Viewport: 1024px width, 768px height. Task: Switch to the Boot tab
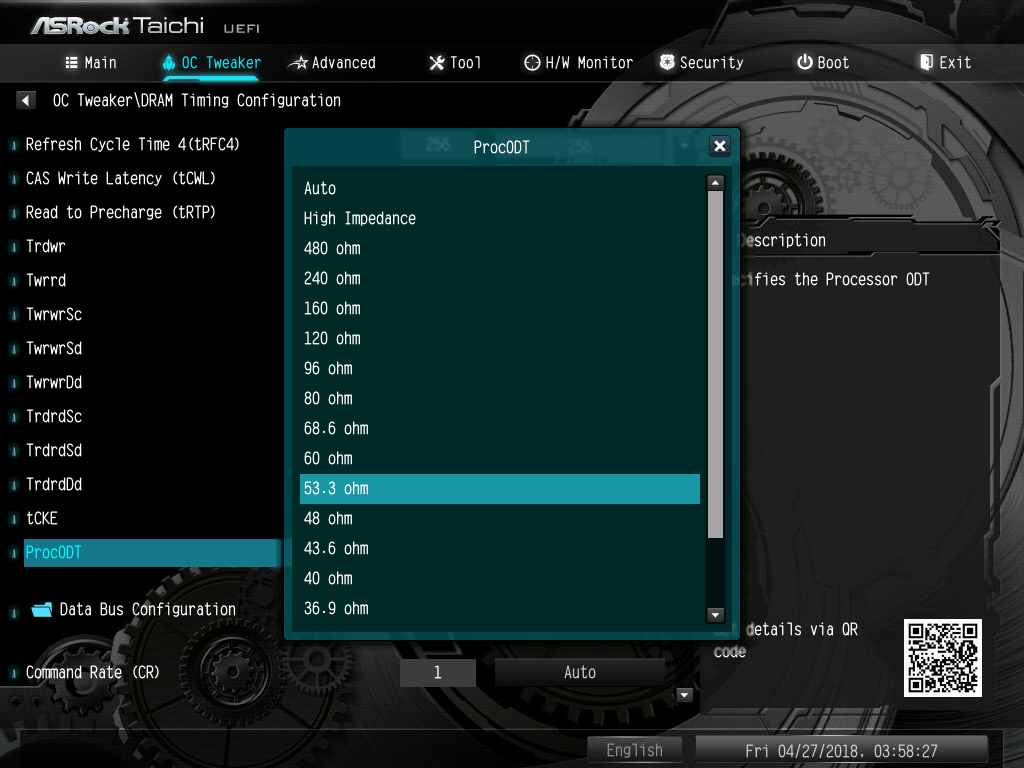823,63
